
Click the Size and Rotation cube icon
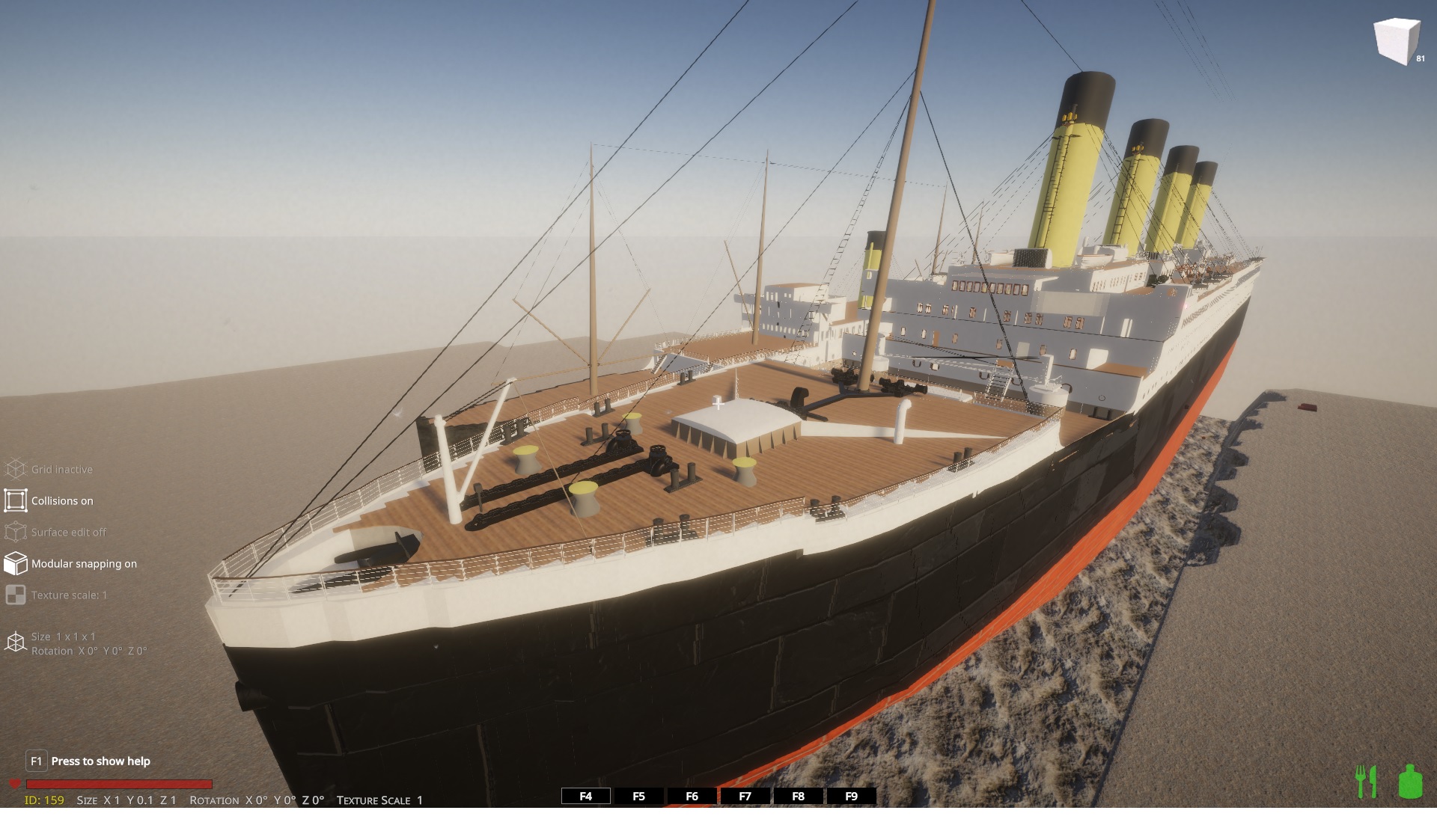16,643
